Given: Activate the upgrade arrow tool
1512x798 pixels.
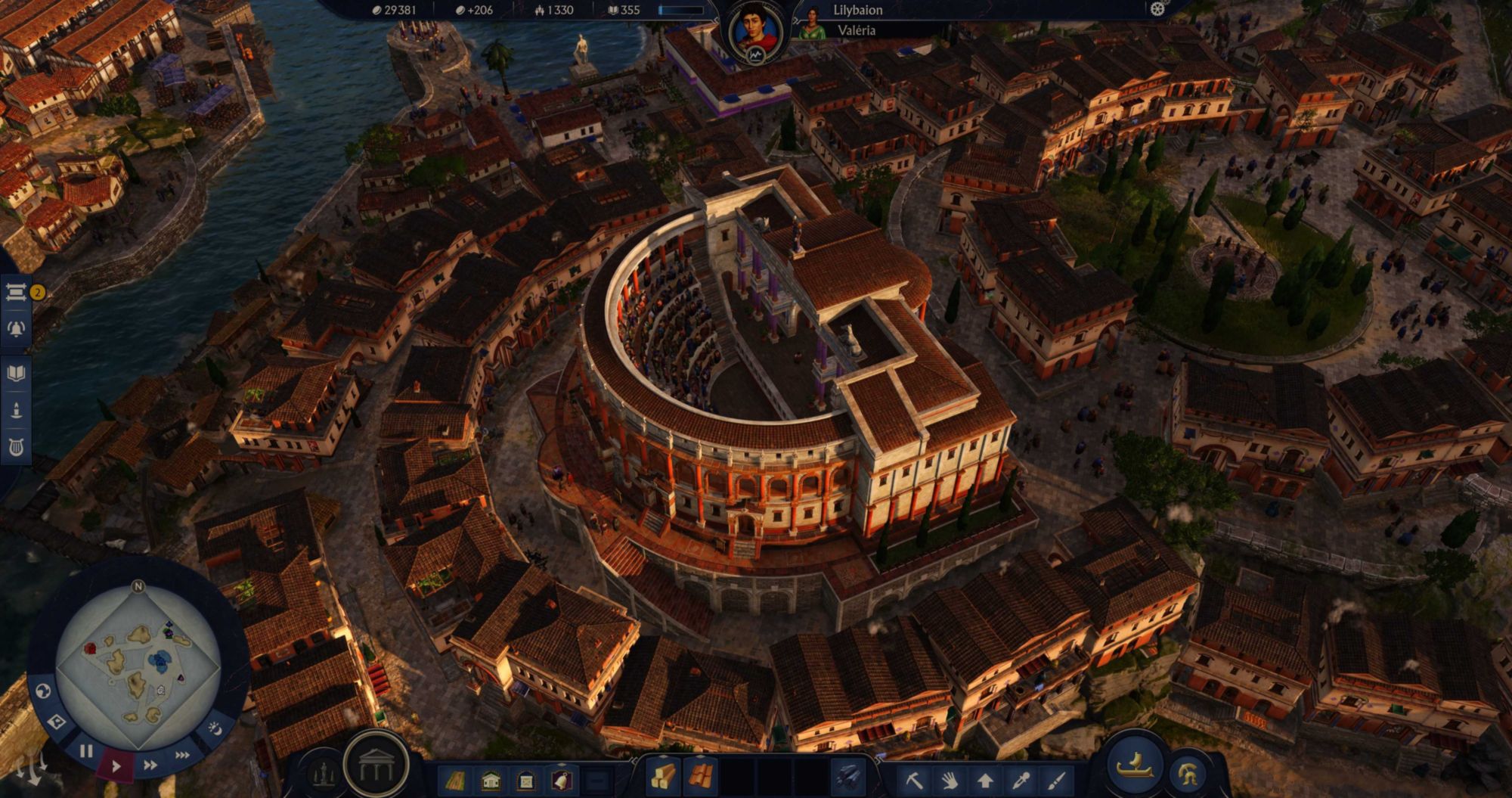Looking at the screenshot, I should pyautogui.click(x=985, y=780).
